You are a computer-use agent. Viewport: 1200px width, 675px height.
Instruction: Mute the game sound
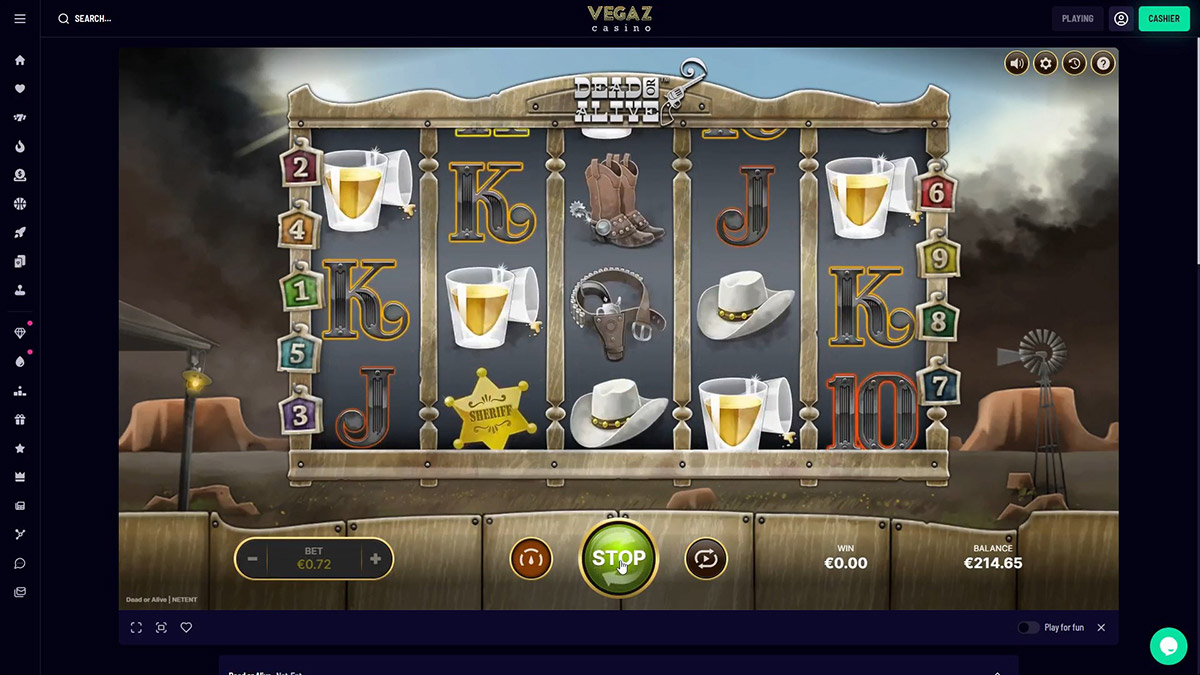coord(1017,64)
